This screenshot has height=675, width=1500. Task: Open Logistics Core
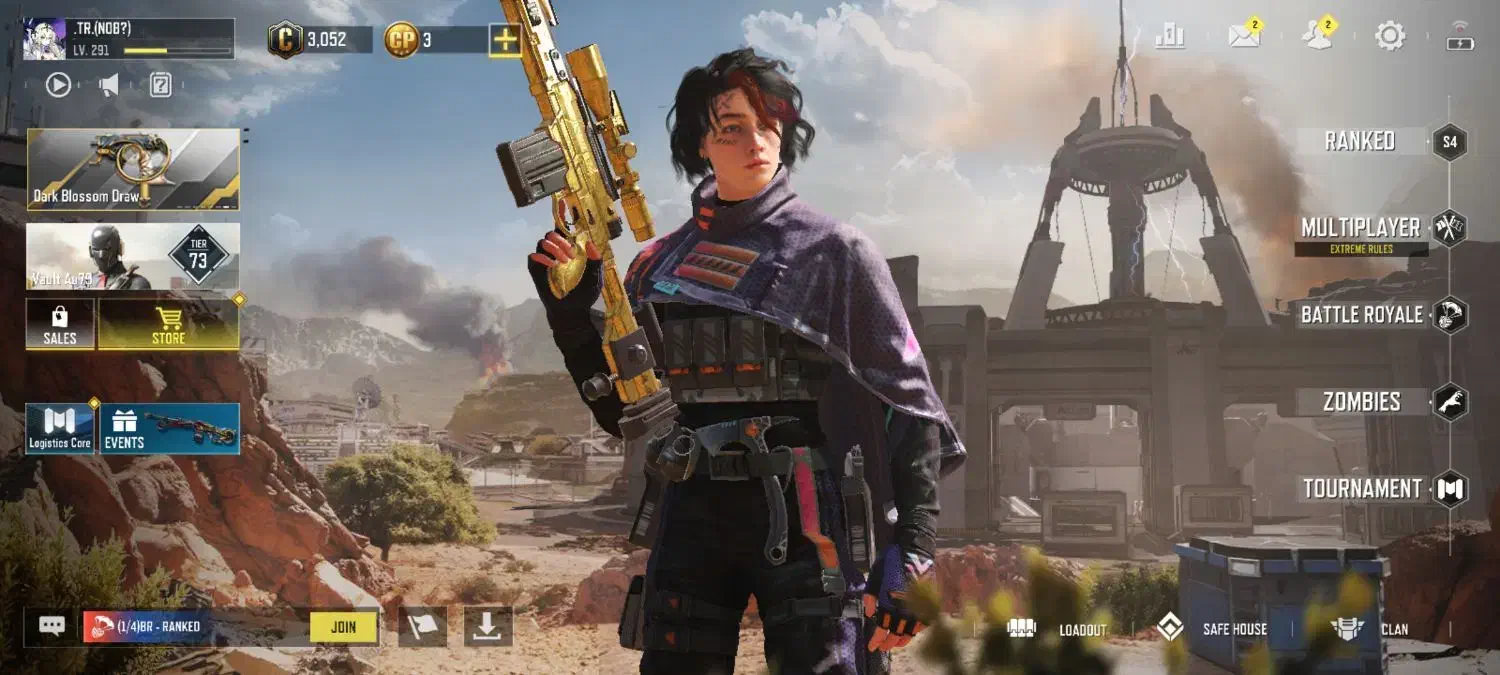click(x=60, y=429)
